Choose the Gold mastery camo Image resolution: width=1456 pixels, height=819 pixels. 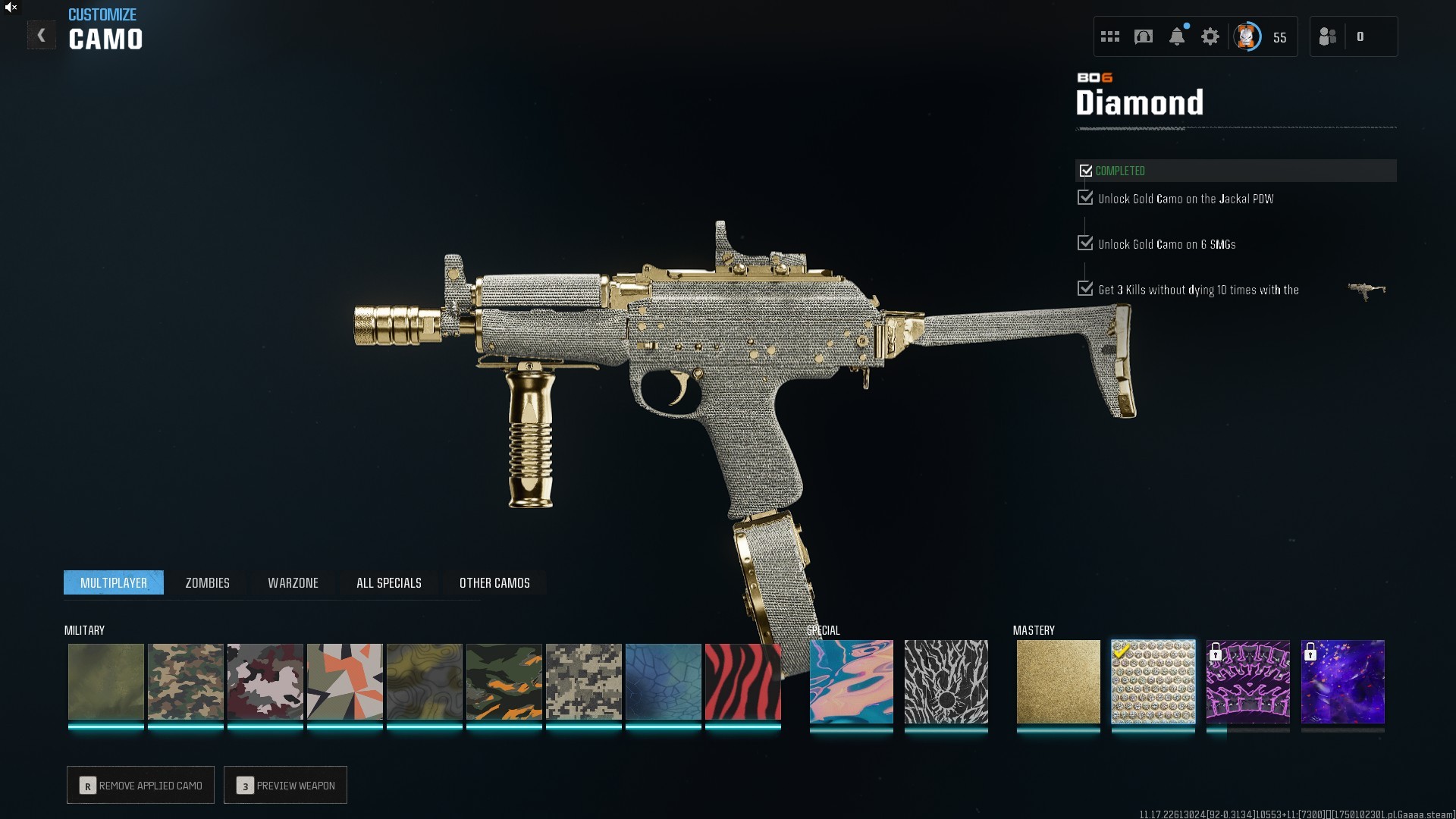tap(1058, 682)
